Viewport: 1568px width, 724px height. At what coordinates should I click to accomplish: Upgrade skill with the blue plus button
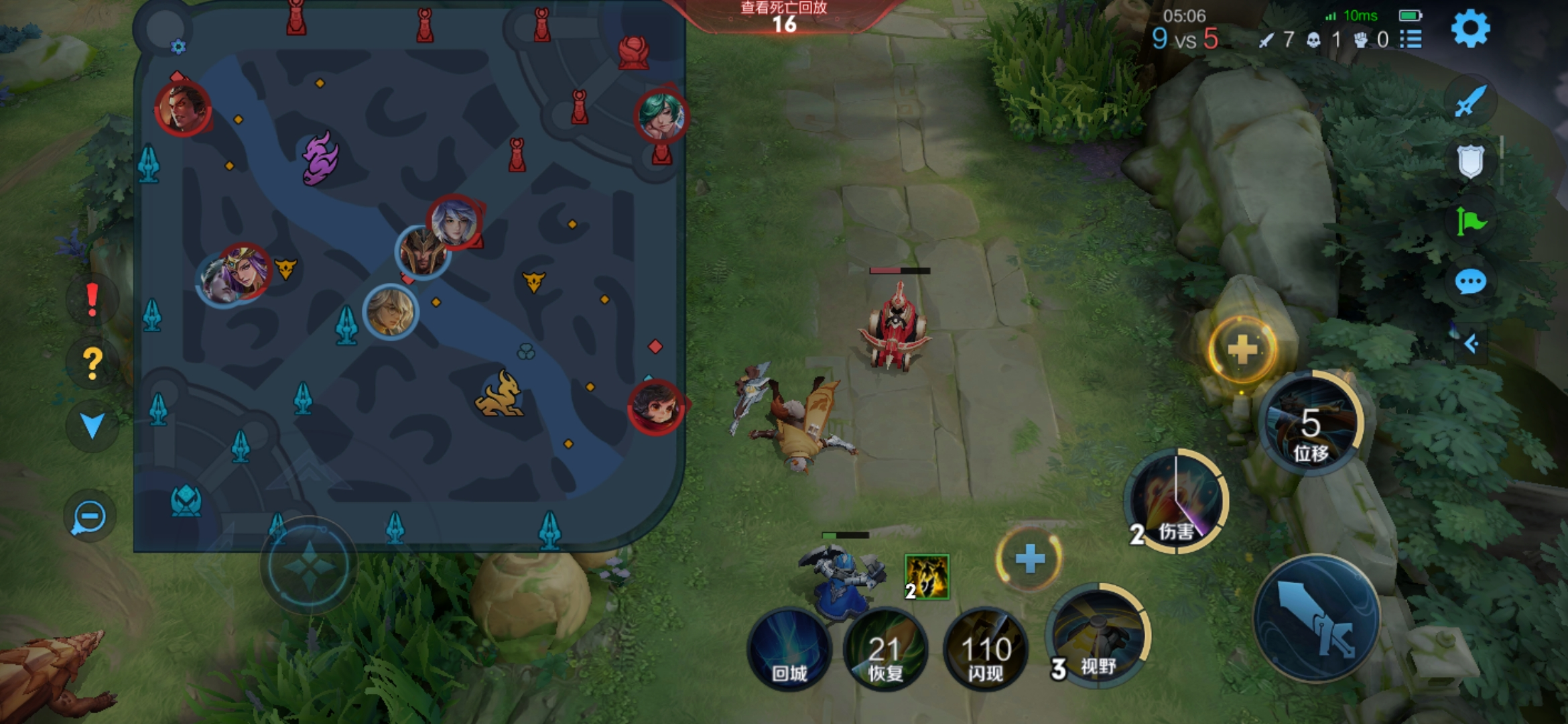click(1029, 559)
